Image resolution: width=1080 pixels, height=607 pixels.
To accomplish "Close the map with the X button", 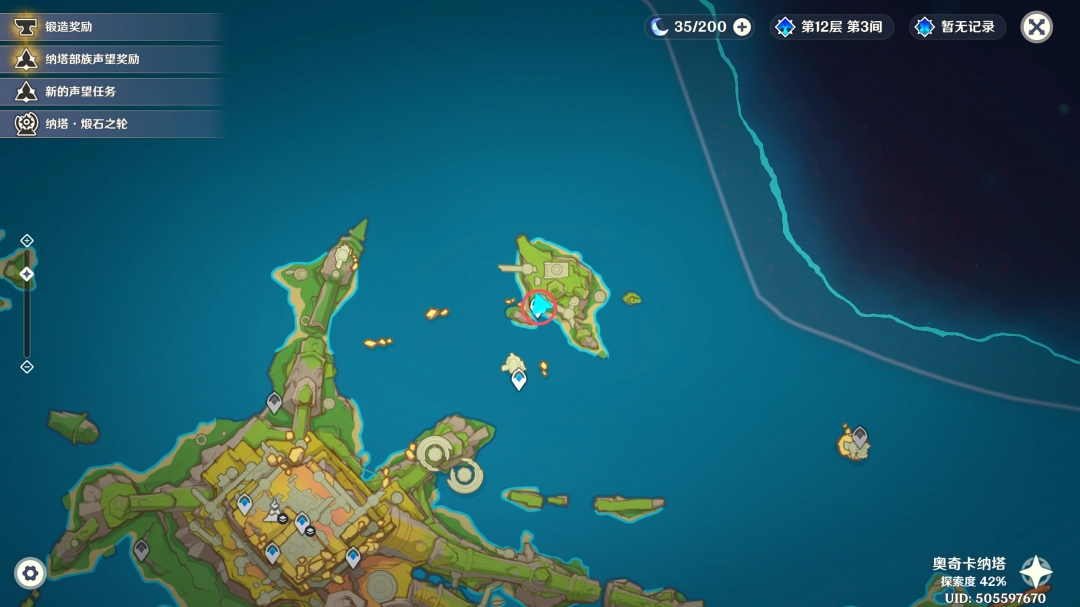I will (1037, 27).
